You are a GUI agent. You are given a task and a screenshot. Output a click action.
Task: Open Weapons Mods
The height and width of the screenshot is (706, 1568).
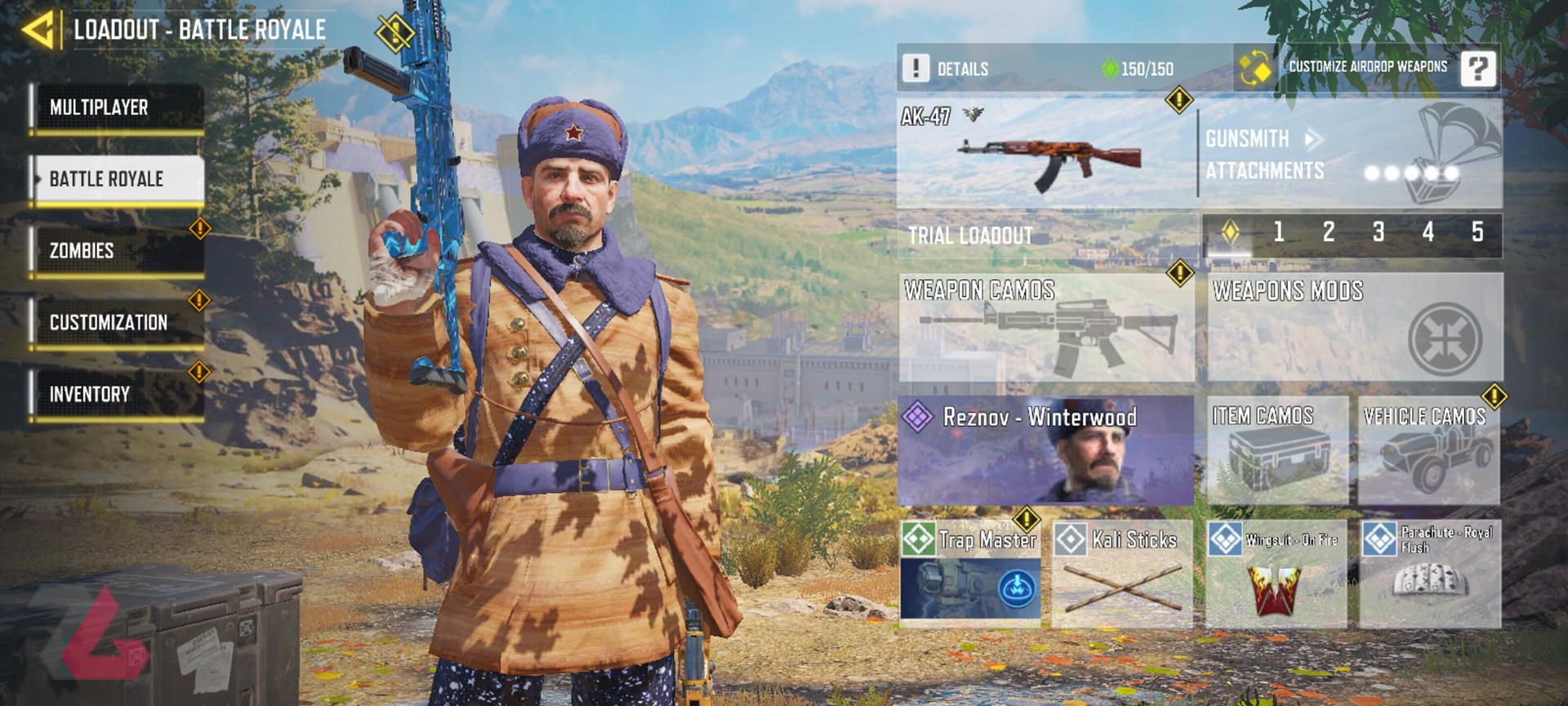(x=1354, y=328)
